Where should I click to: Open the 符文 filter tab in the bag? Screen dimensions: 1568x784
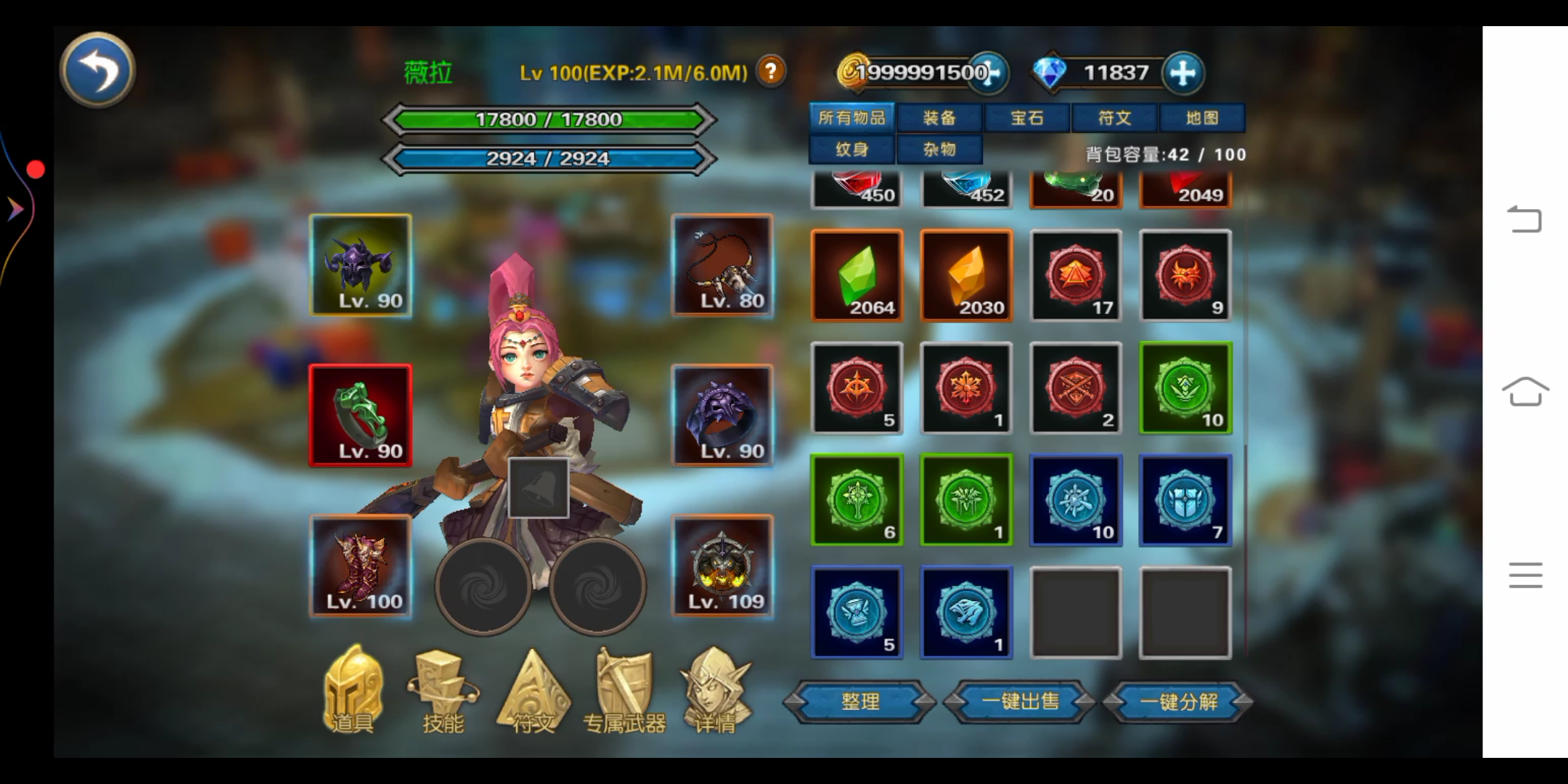1114,118
